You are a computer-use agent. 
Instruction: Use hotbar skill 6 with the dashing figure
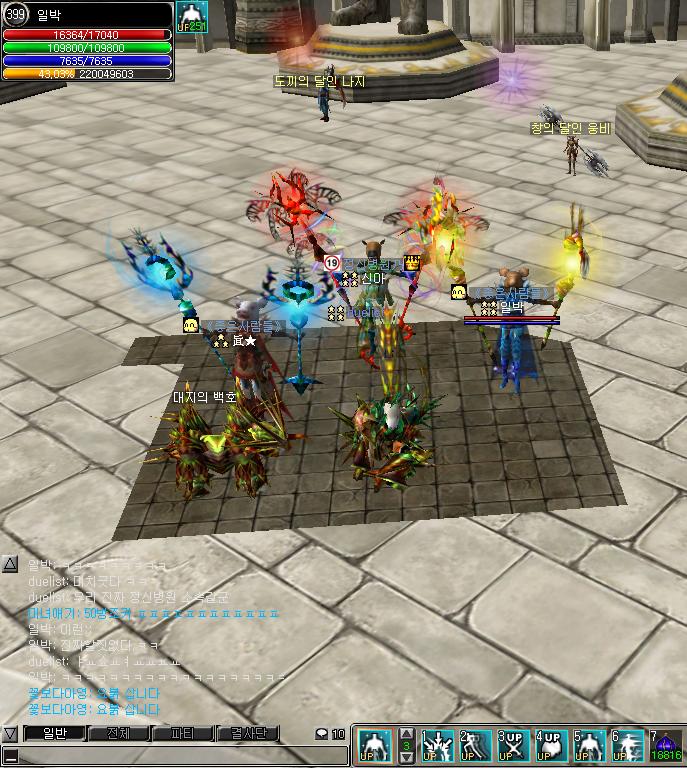[x=627, y=746]
